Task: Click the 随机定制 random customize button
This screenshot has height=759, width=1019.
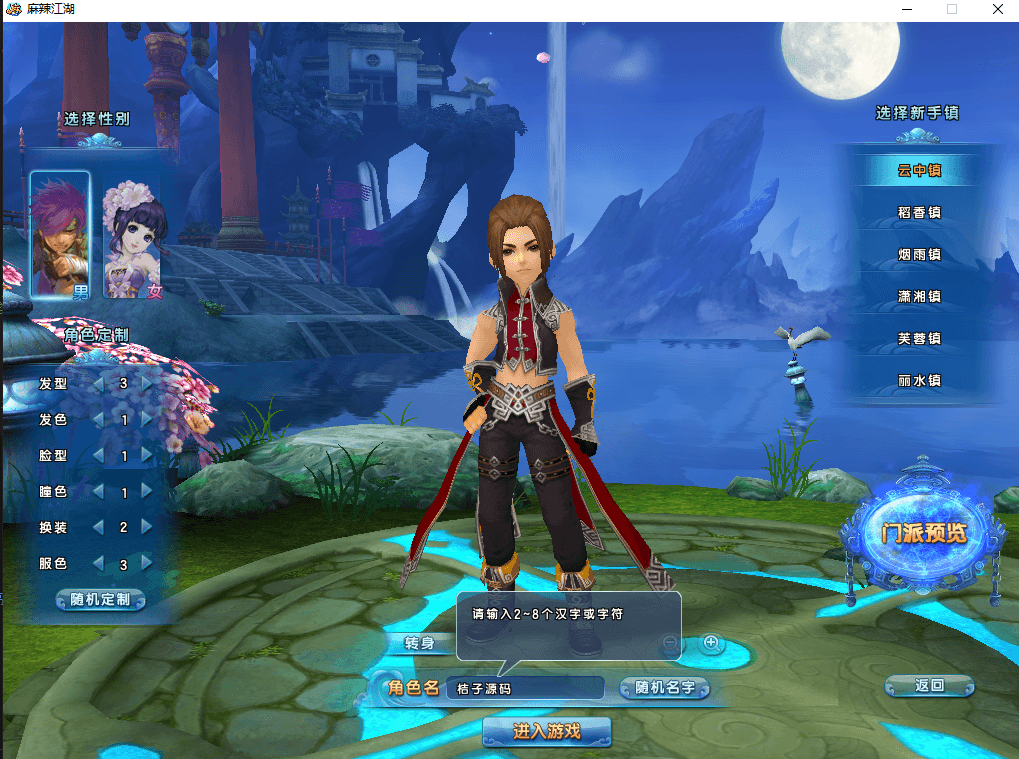Action: tap(101, 600)
